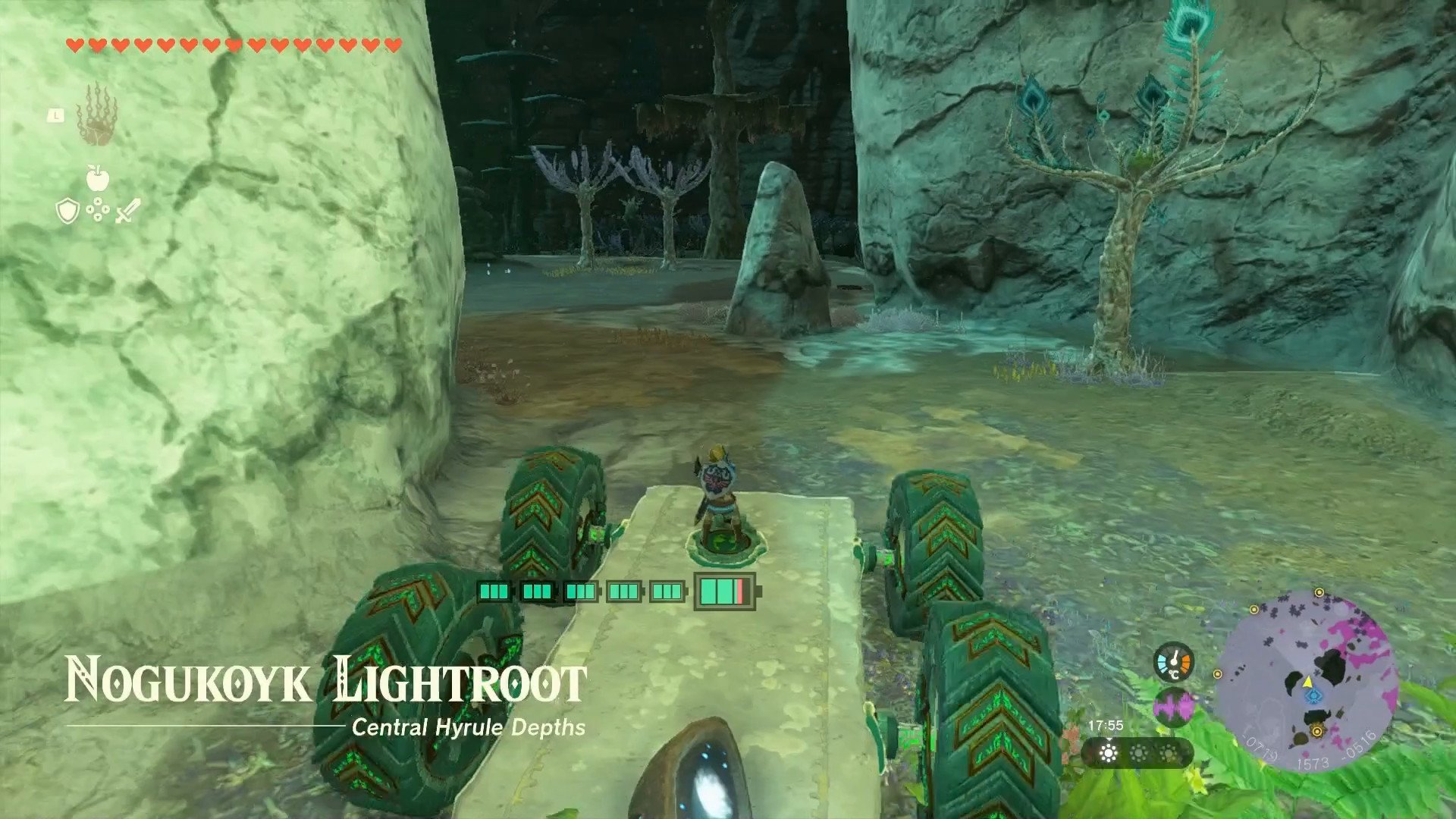The image size is (1456, 819).
Task: Choose the shield equipment icon
Action: coord(67,211)
